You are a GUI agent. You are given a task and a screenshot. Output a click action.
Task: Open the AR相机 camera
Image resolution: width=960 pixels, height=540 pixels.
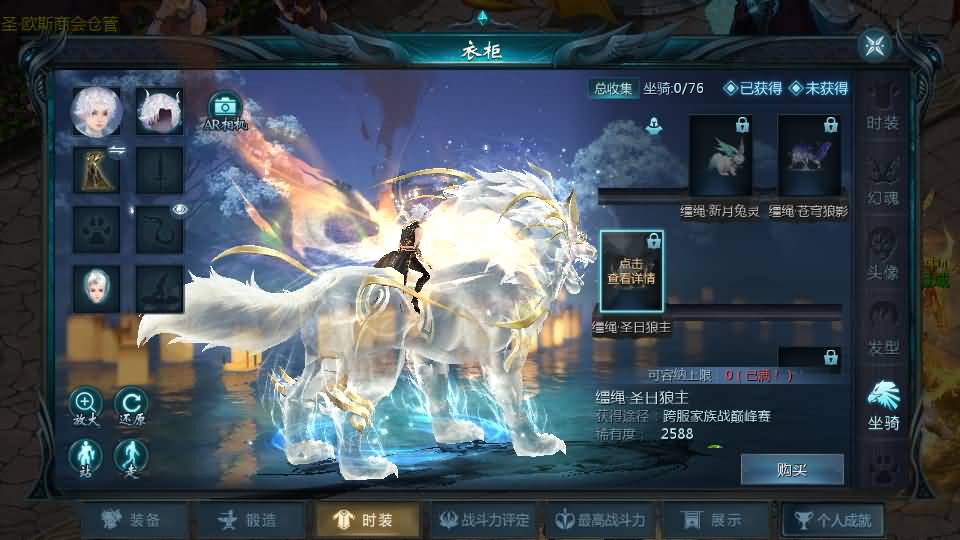click(226, 108)
